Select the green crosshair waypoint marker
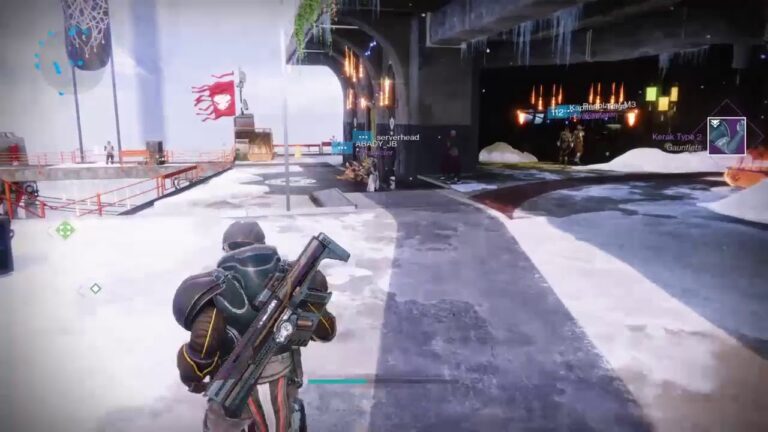The height and width of the screenshot is (432, 768). click(x=65, y=230)
